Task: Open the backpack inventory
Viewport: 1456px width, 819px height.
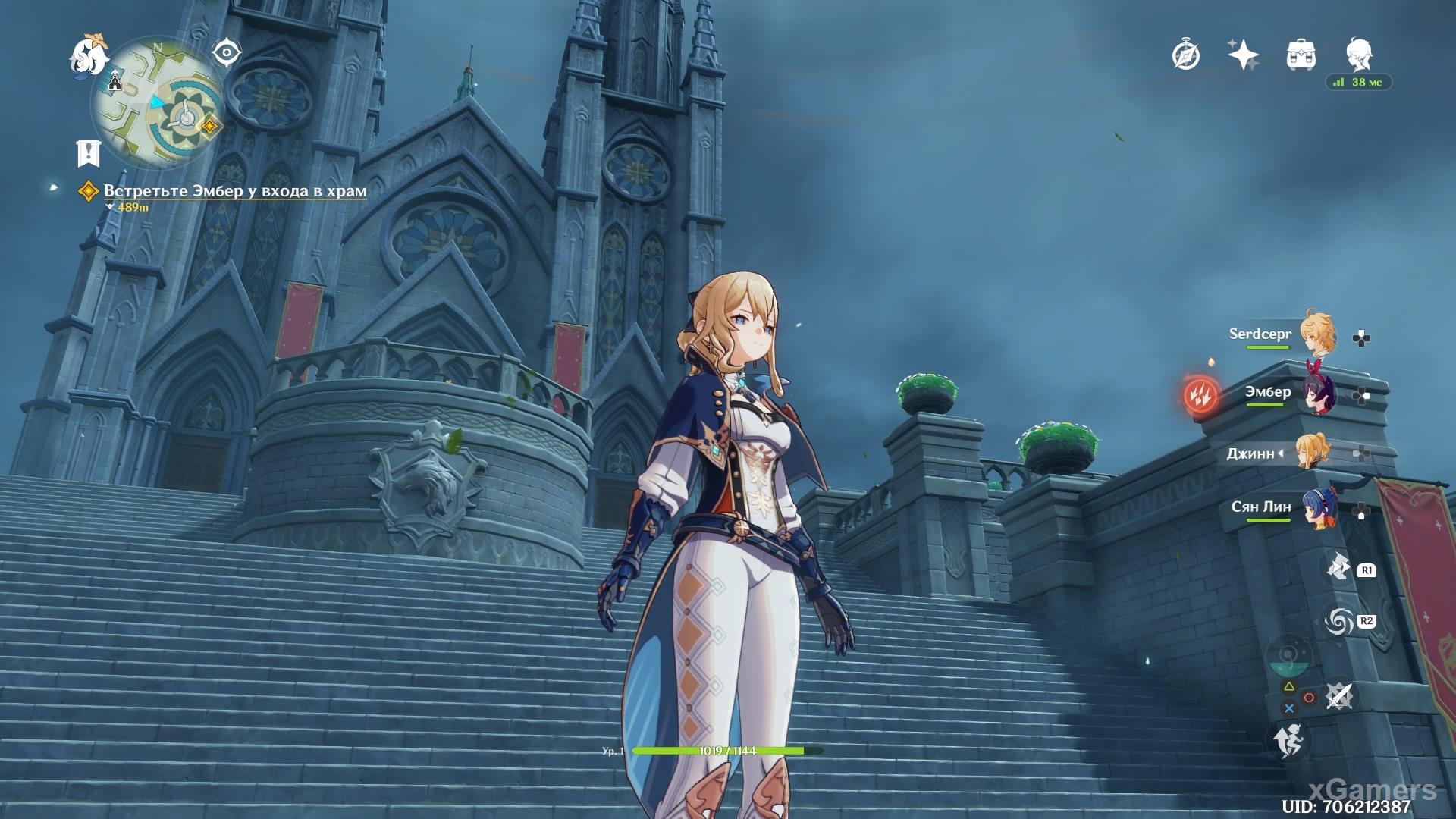Action: [1301, 55]
